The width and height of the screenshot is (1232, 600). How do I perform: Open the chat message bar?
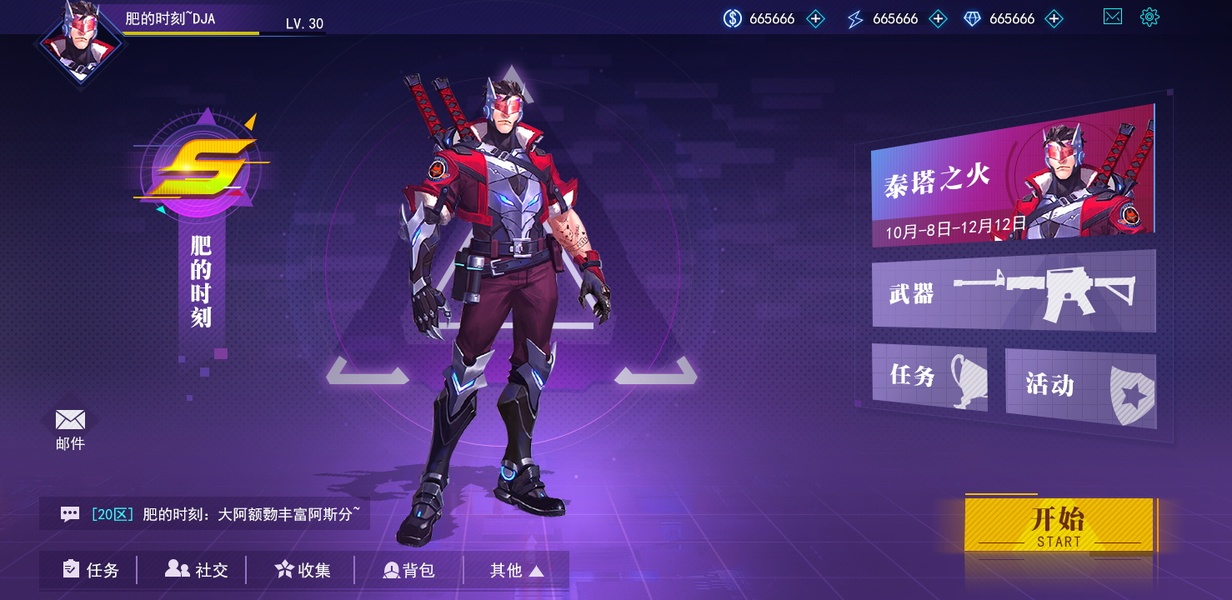pyautogui.click(x=205, y=515)
